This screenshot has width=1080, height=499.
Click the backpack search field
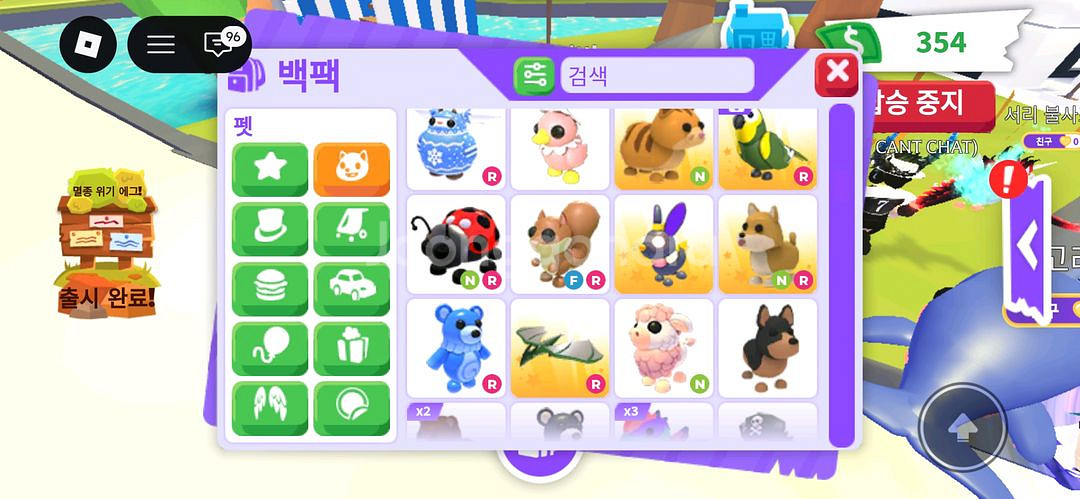tap(656, 76)
